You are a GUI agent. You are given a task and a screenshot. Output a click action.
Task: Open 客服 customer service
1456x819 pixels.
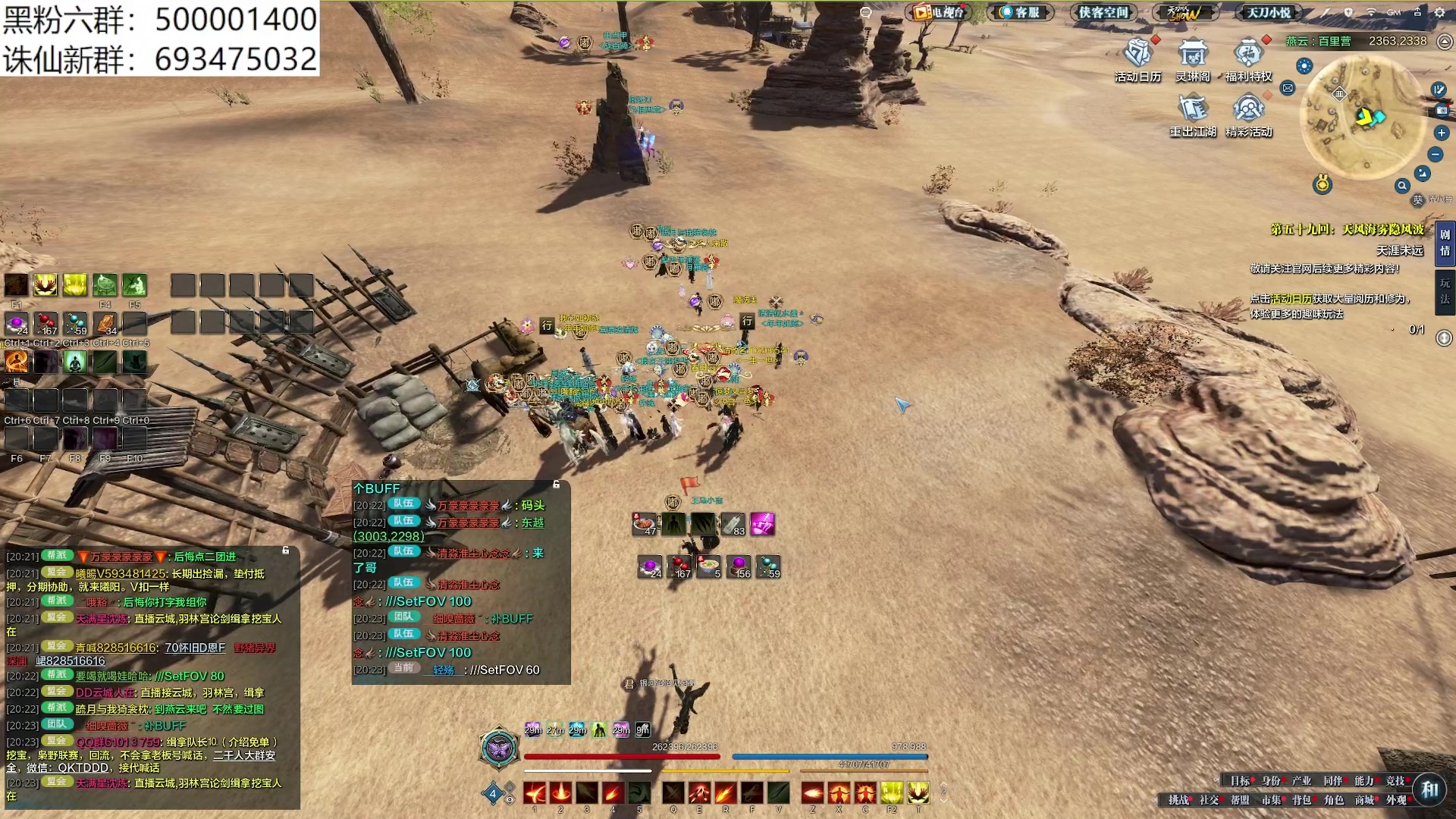tap(1020, 12)
